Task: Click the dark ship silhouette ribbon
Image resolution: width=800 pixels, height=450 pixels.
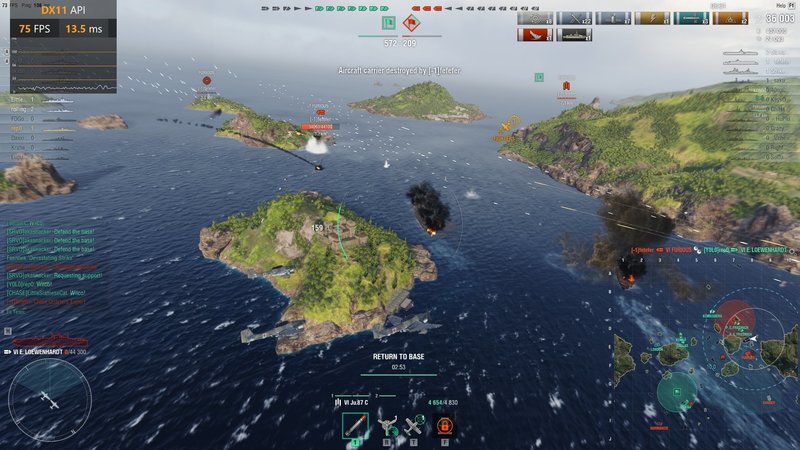Action: 574,35
